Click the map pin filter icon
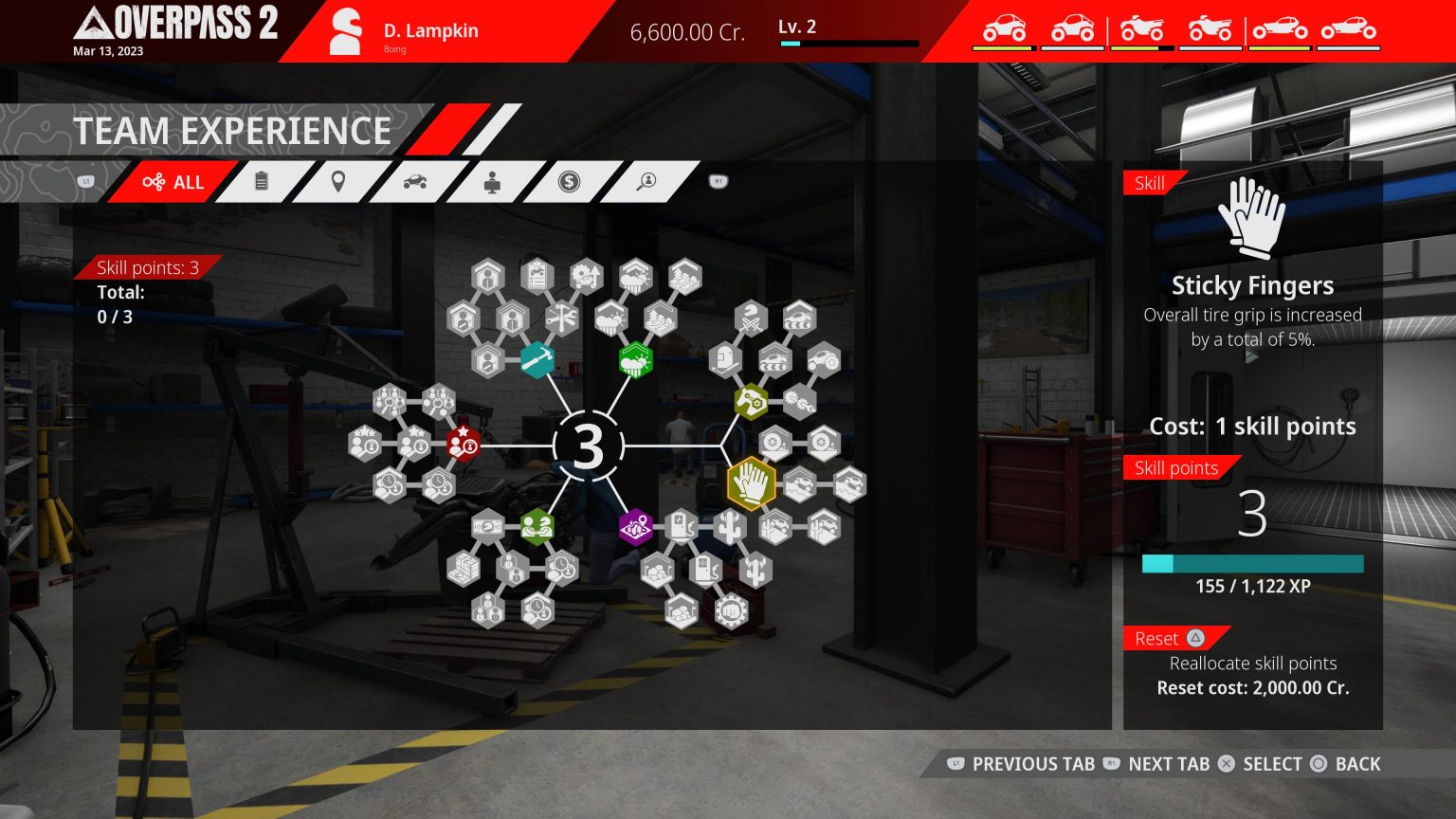The height and width of the screenshot is (819, 1456). pyautogui.click(x=337, y=182)
